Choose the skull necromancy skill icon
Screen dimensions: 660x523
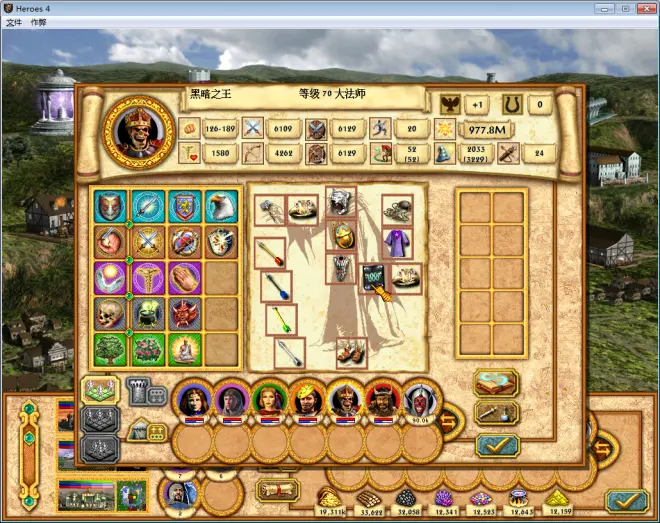pos(112,313)
